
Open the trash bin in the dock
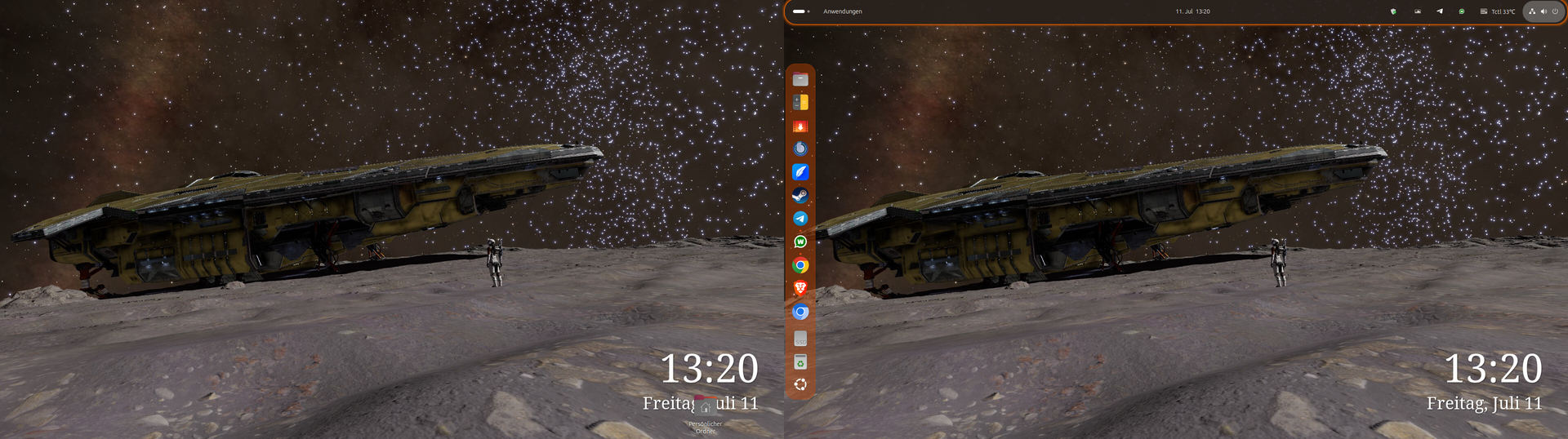pos(800,362)
